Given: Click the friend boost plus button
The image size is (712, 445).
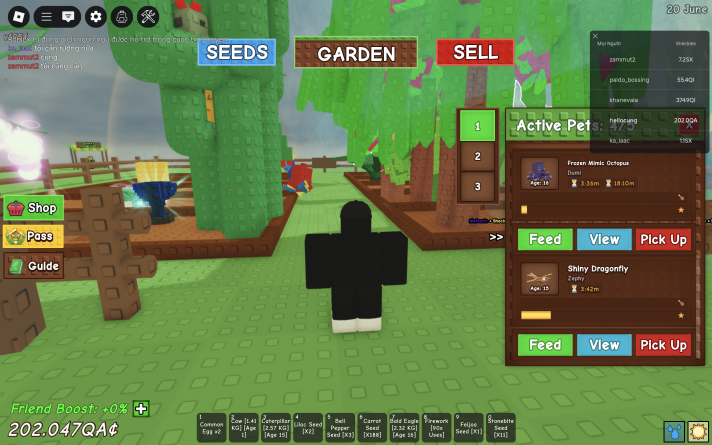Looking at the screenshot, I should click(142, 408).
